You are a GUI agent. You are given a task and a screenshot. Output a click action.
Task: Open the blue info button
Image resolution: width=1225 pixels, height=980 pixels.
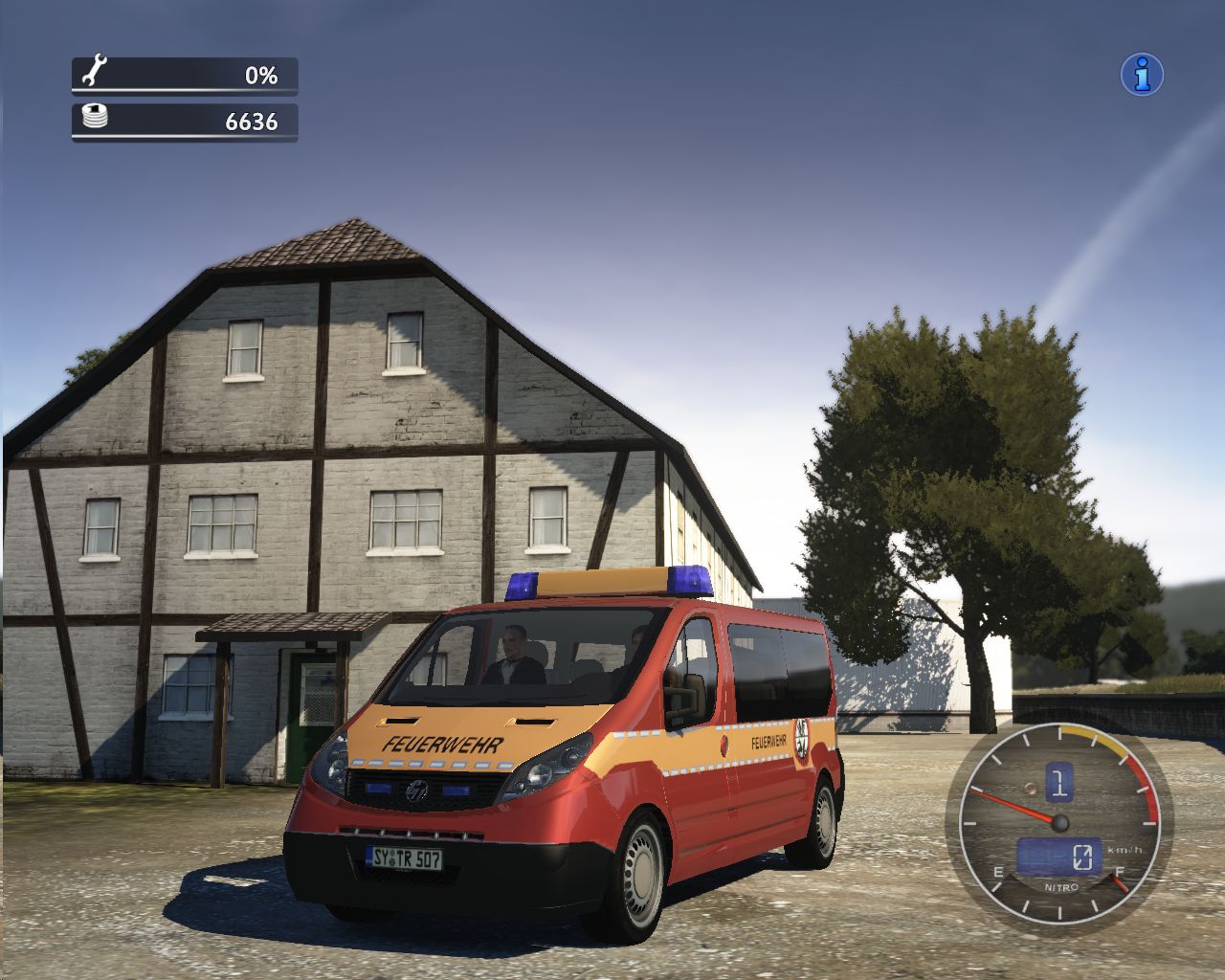(1142, 74)
